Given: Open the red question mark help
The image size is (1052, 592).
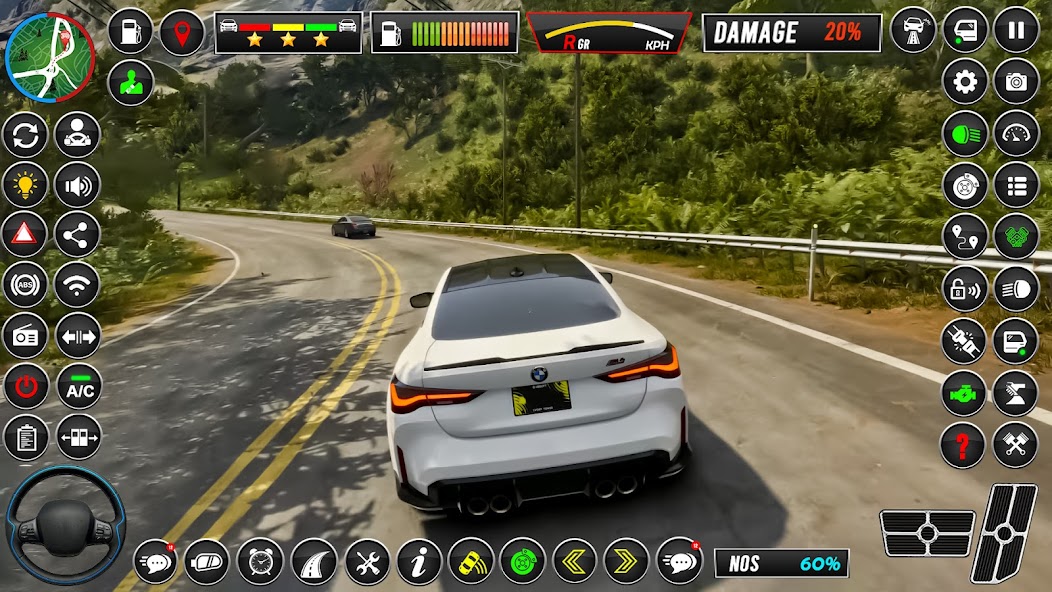Looking at the screenshot, I should tap(964, 444).
